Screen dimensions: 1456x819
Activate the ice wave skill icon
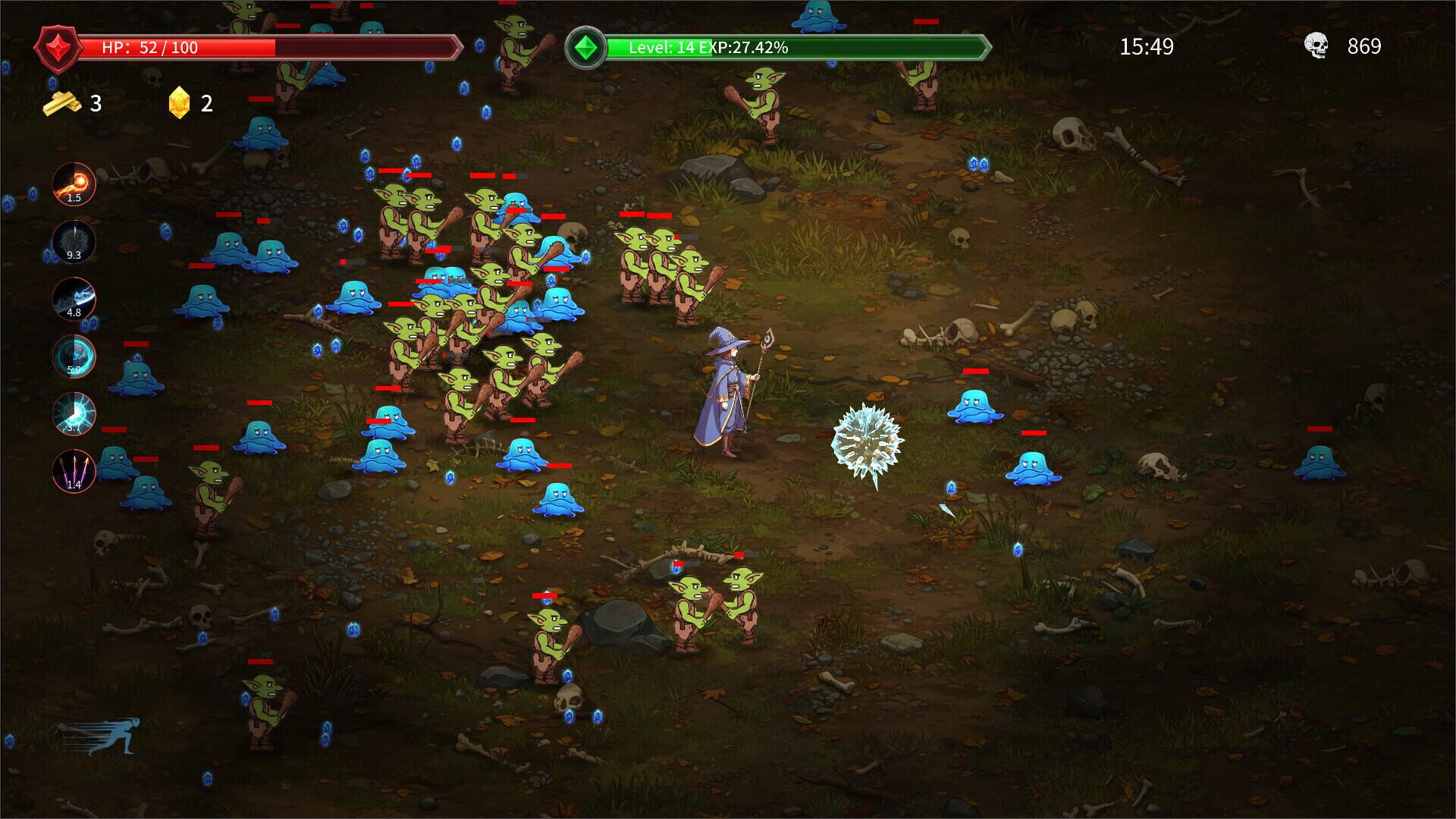coord(74,299)
